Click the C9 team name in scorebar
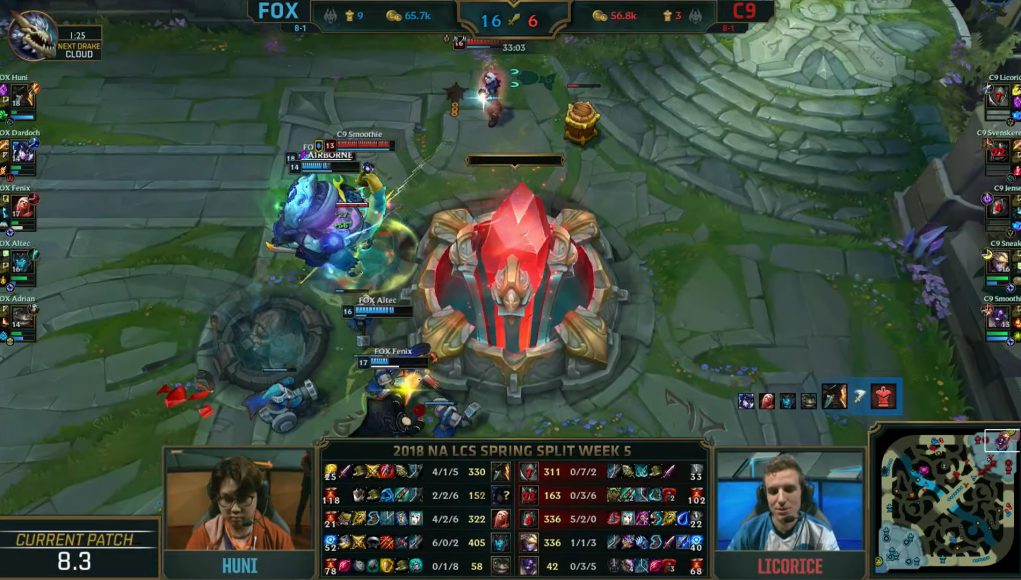 pyautogui.click(x=743, y=12)
